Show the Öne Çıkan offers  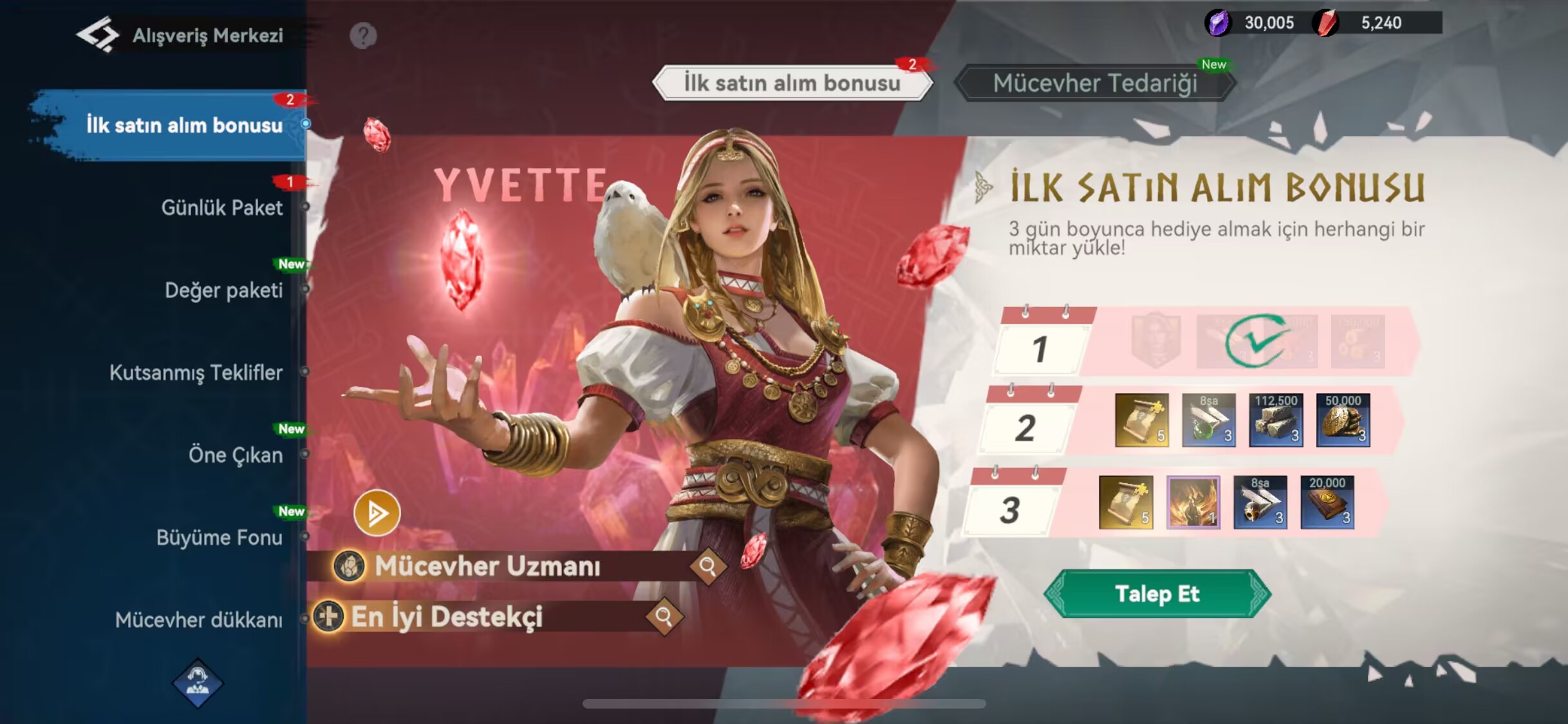point(235,455)
